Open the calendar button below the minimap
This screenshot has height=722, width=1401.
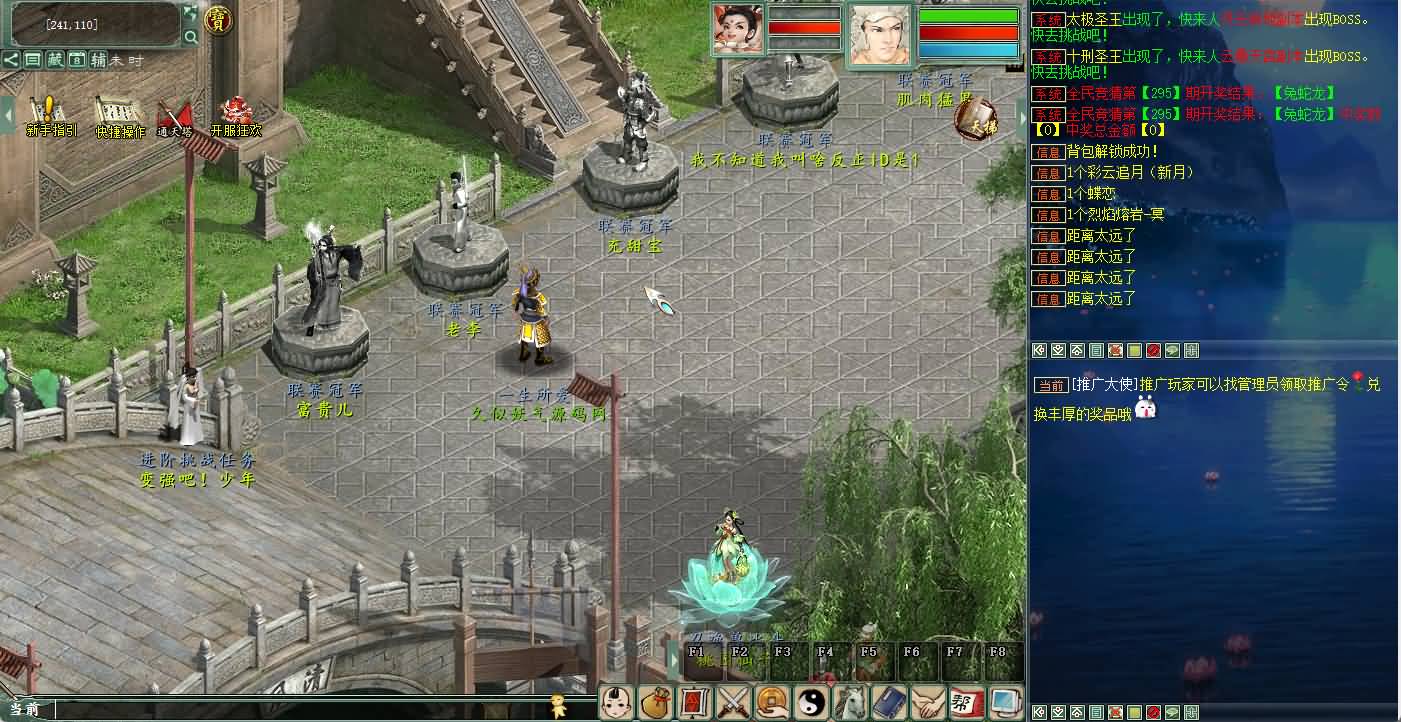(x=76, y=60)
